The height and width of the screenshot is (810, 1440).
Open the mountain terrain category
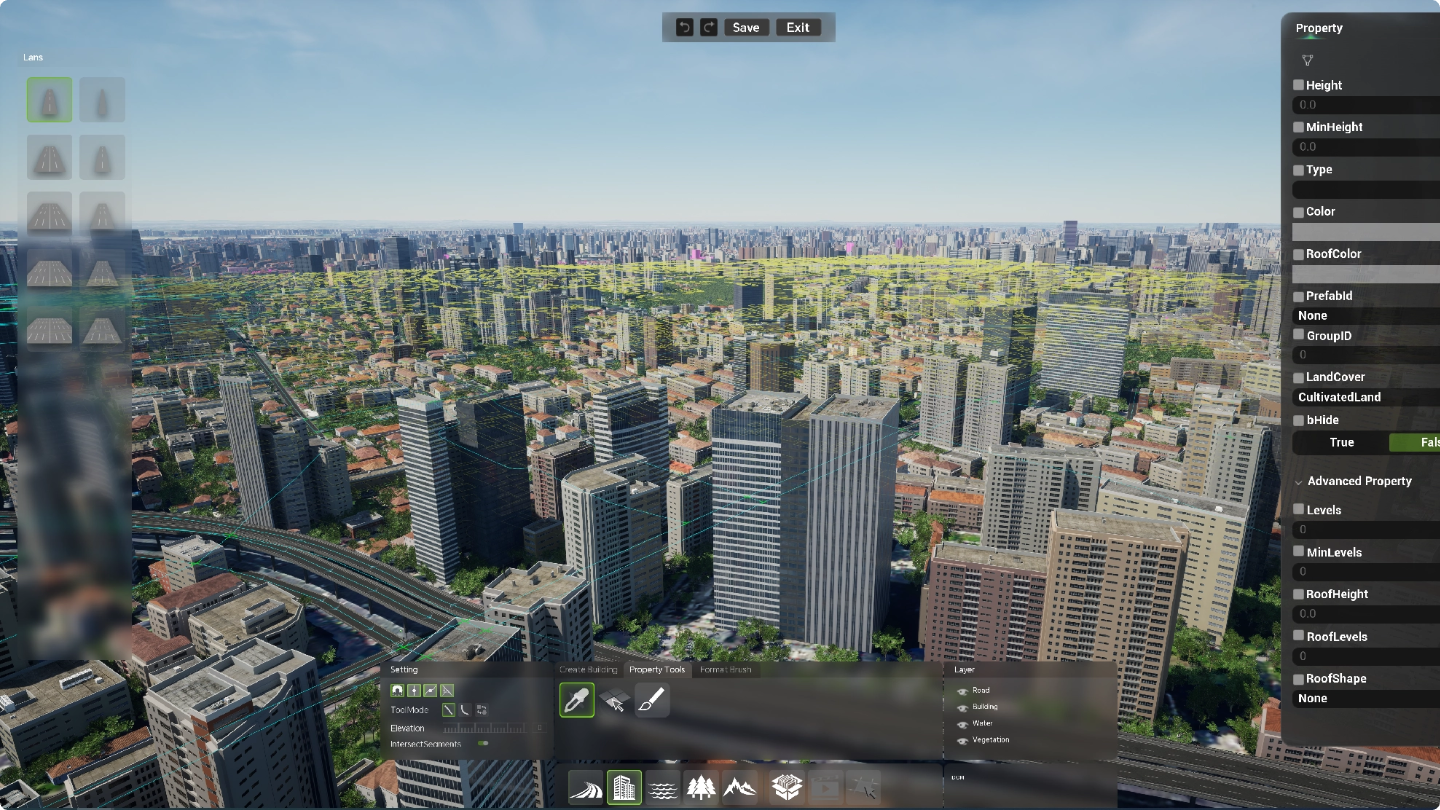pyautogui.click(x=740, y=788)
